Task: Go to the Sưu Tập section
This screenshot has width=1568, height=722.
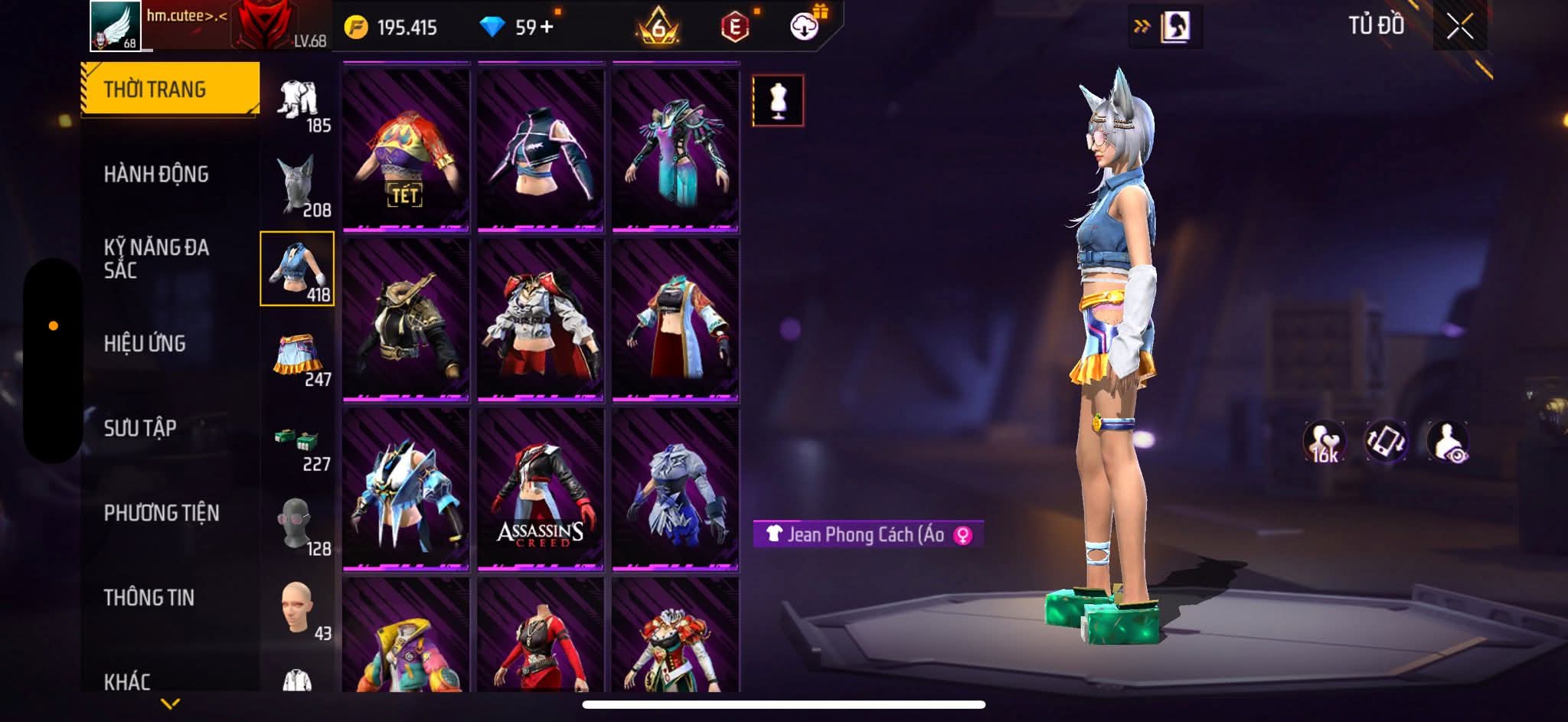Action: (140, 428)
